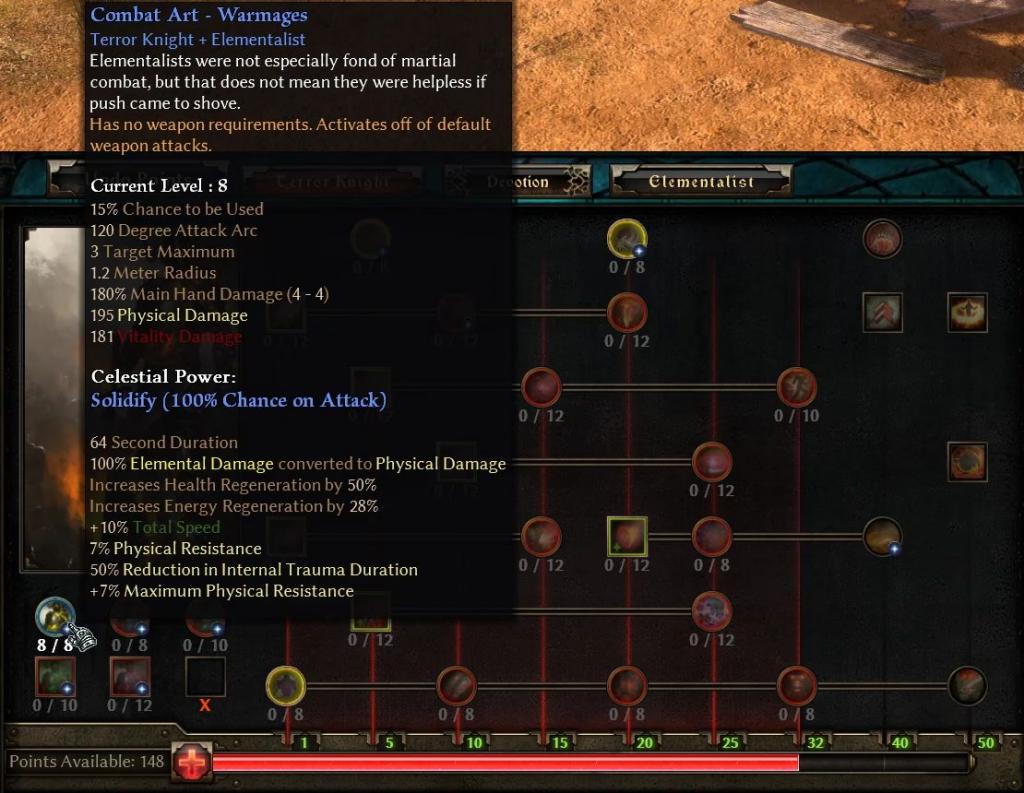Select the square fiery burst skill icon
Viewport: 1024px width, 793px height.
[x=967, y=312]
